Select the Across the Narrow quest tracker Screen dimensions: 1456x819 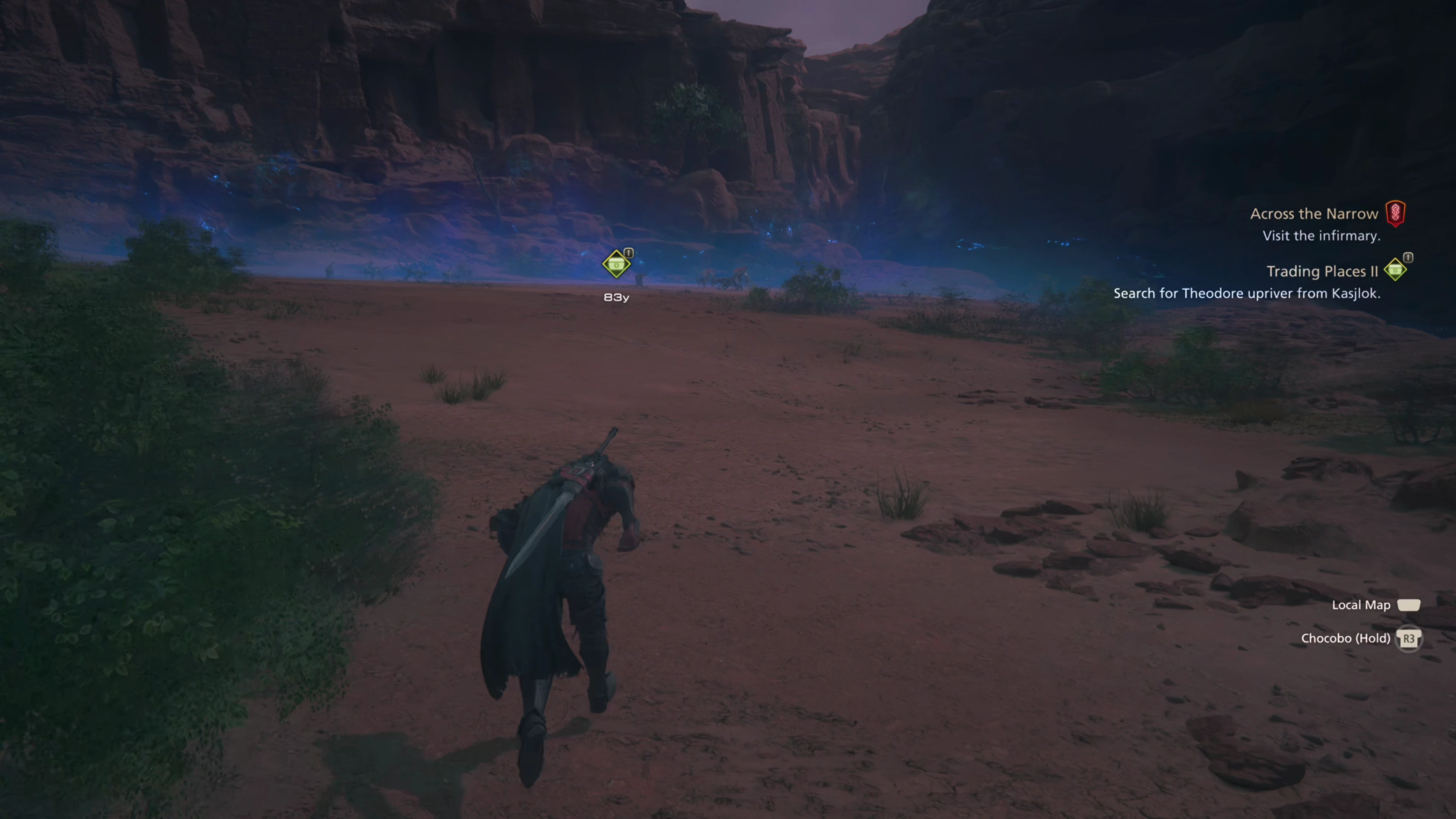point(1313,213)
